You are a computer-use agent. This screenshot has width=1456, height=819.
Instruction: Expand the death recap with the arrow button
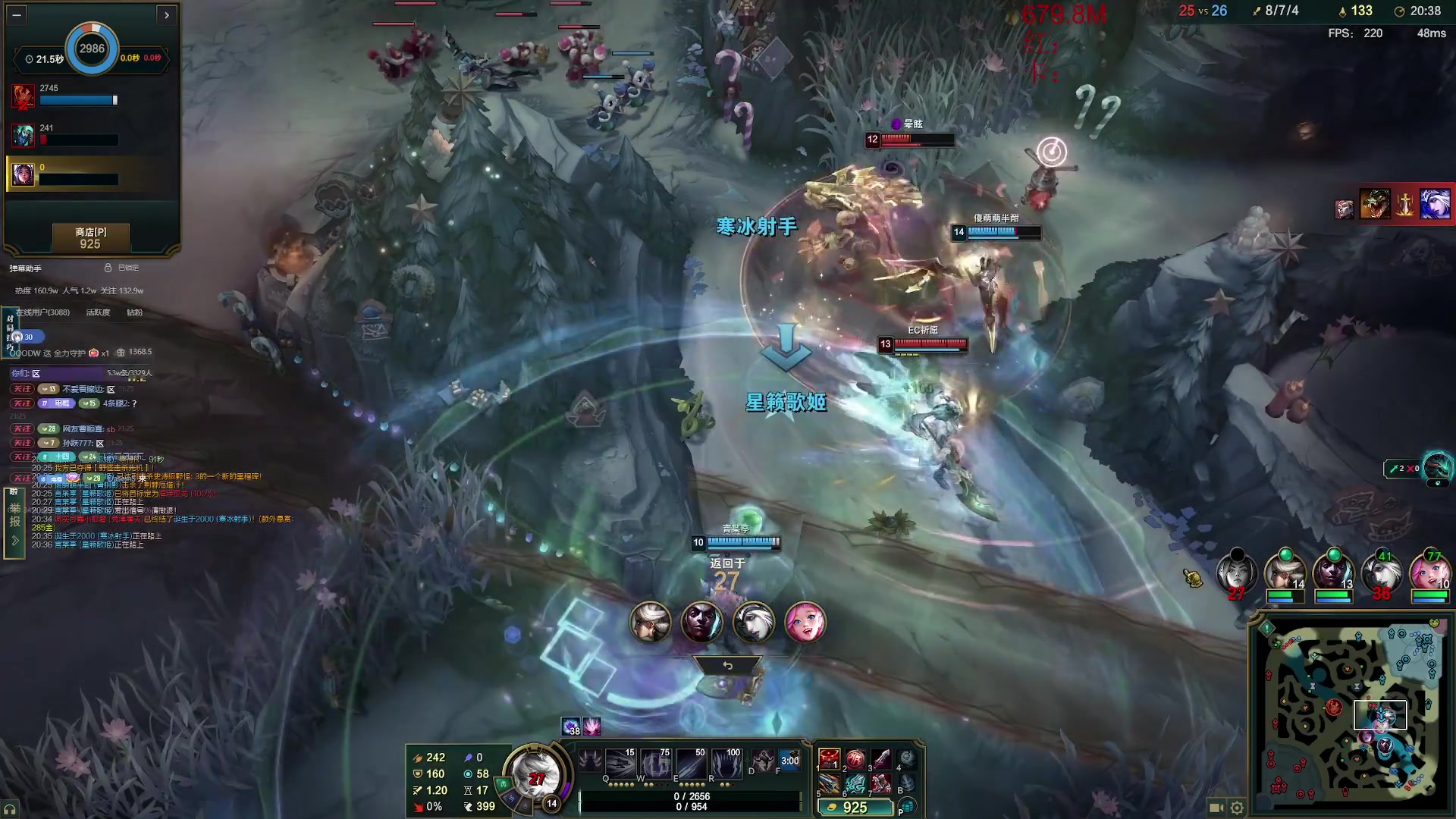tap(167, 14)
